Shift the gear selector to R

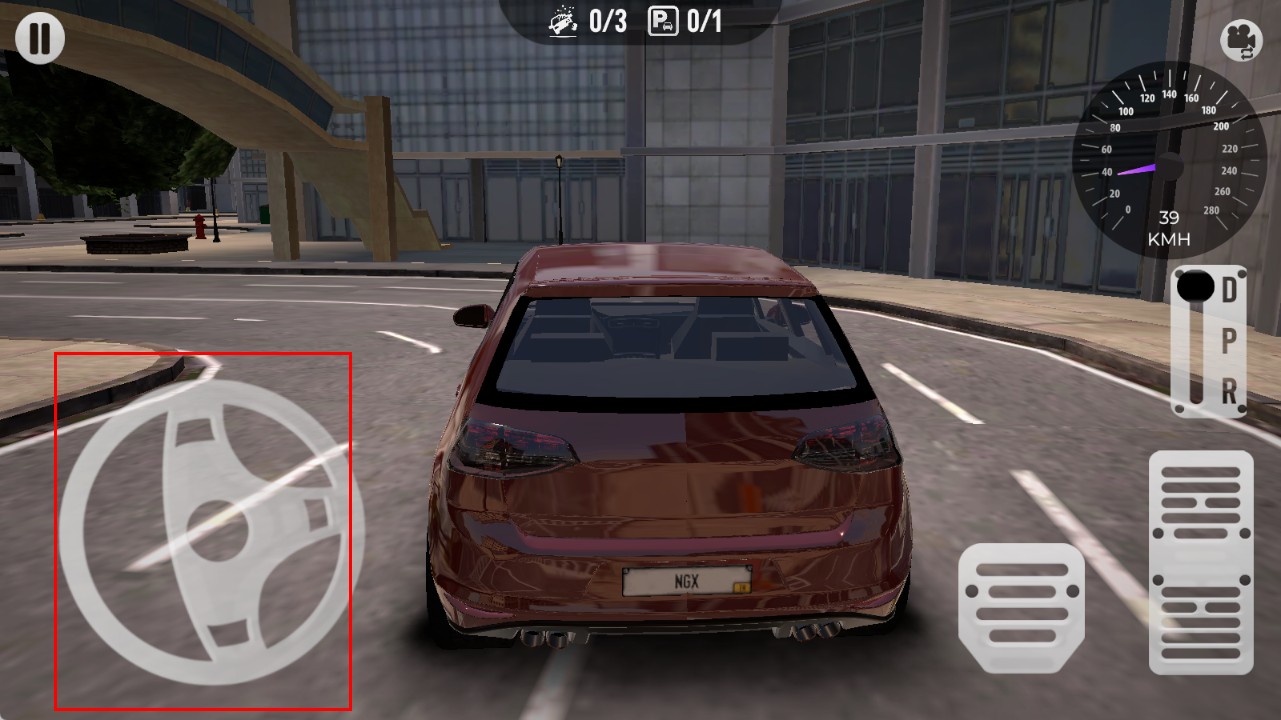click(x=1229, y=390)
